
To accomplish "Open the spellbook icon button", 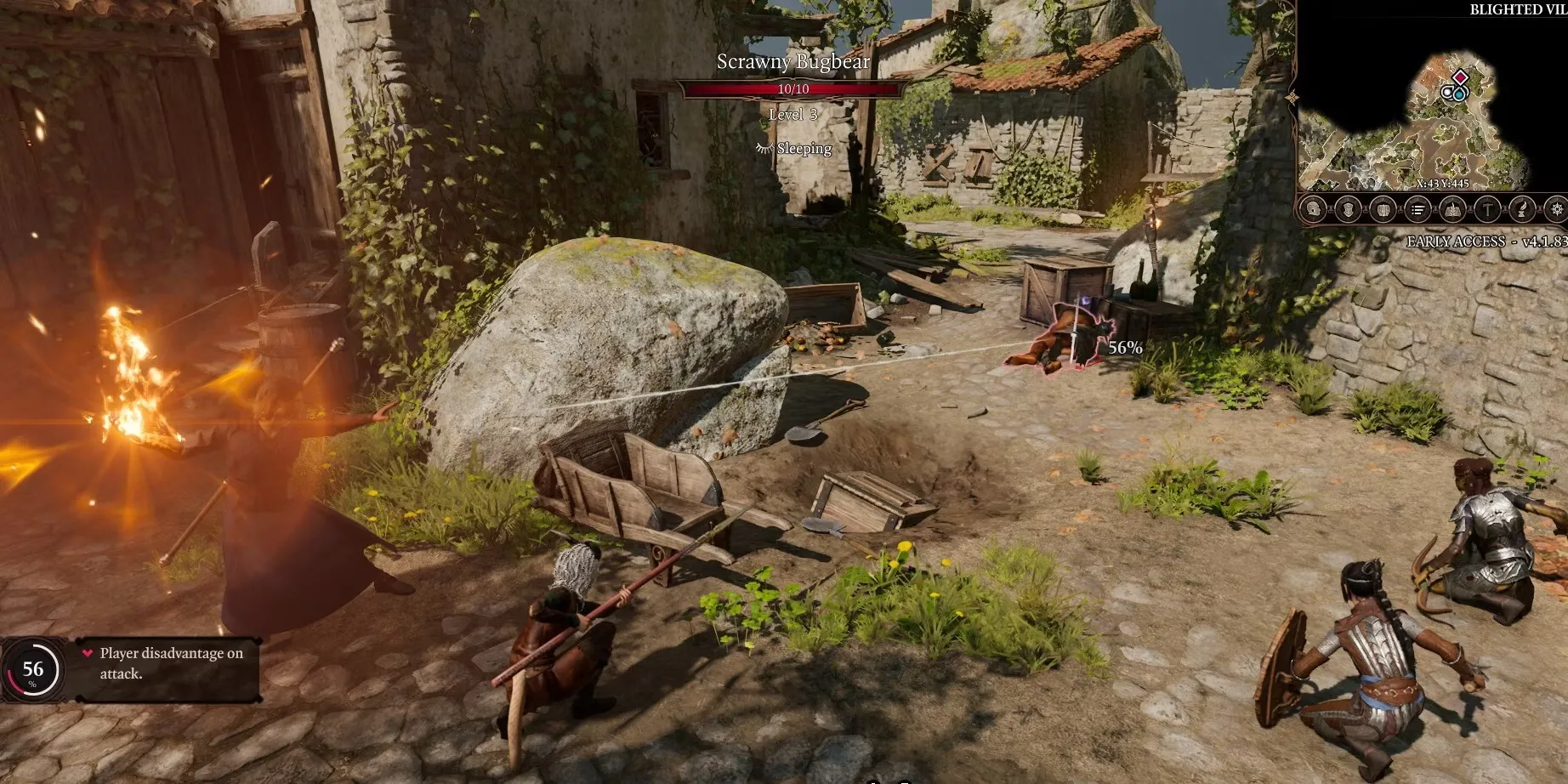I will coord(1452,209).
